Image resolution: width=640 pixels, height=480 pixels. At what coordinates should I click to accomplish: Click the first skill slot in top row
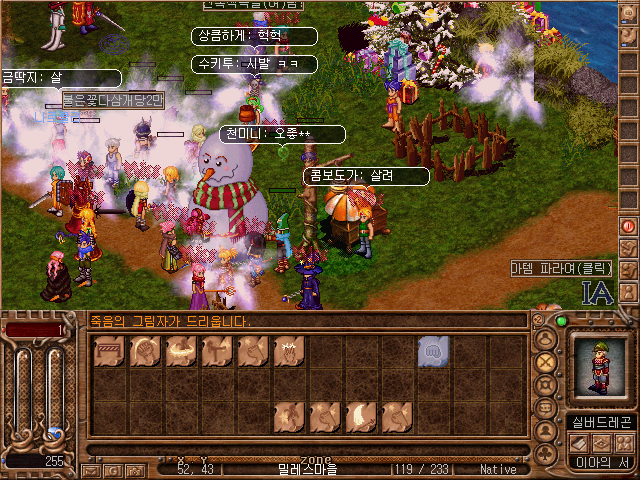pos(107,351)
